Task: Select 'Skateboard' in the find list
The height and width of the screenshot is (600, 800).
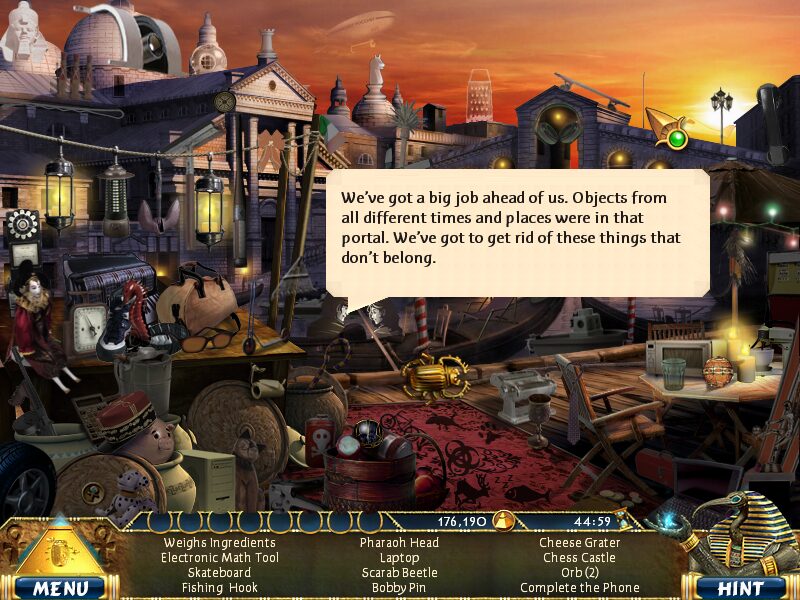Action: click(220, 573)
